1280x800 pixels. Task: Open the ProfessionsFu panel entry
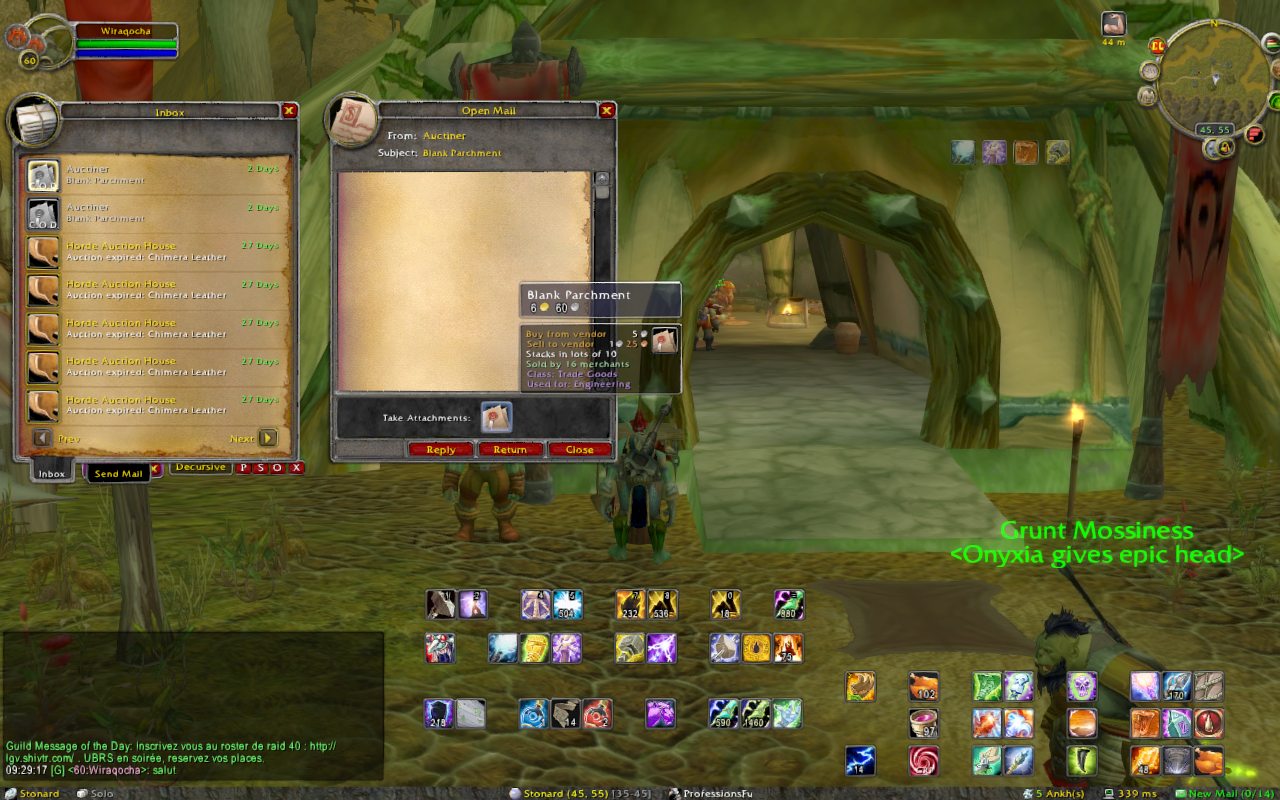(x=710, y=793)
